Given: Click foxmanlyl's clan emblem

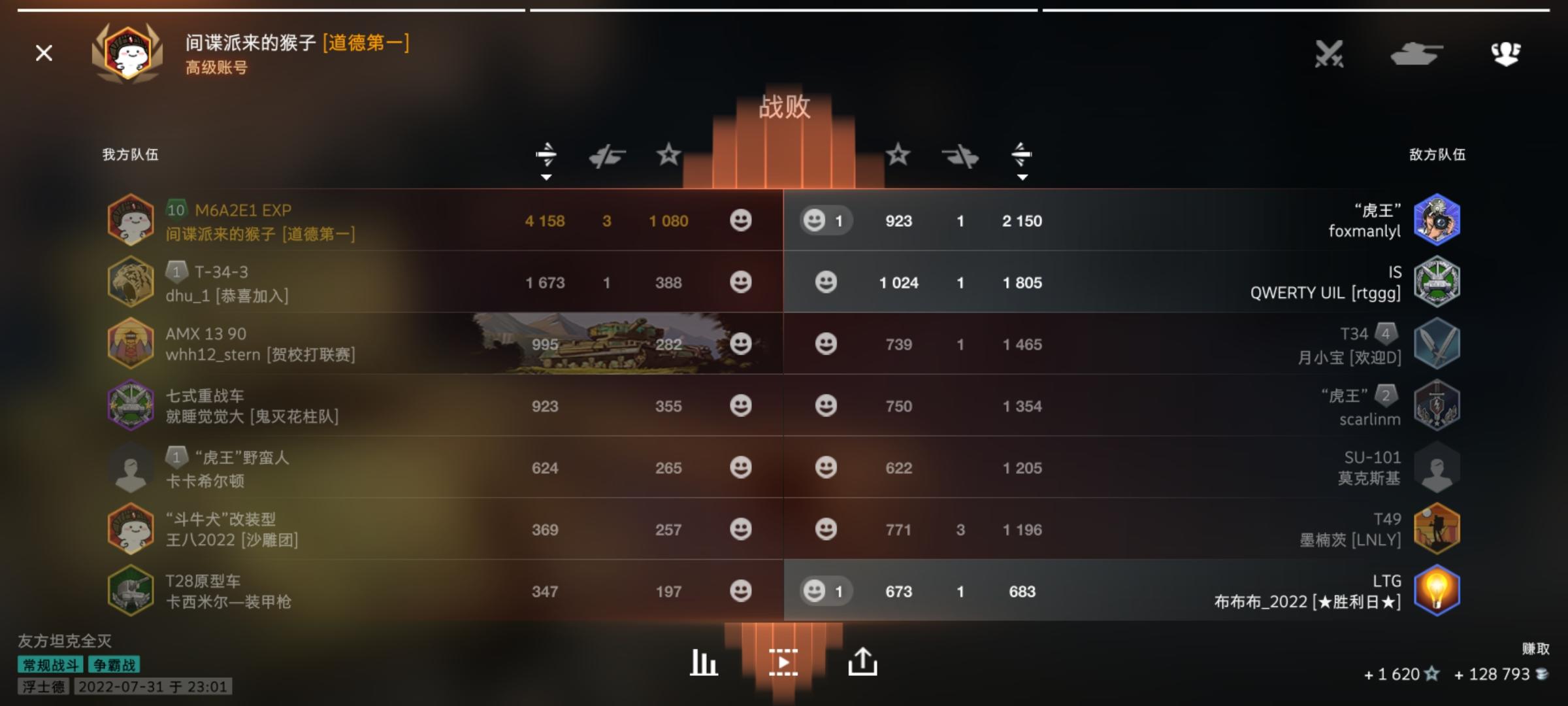Looking at the screenshot, I should click(x=1437, y=220).
